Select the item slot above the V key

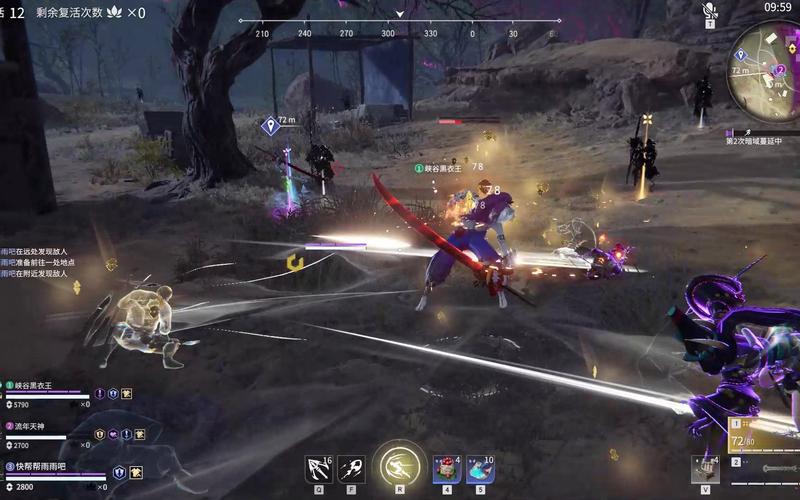(x=705, y=468)
